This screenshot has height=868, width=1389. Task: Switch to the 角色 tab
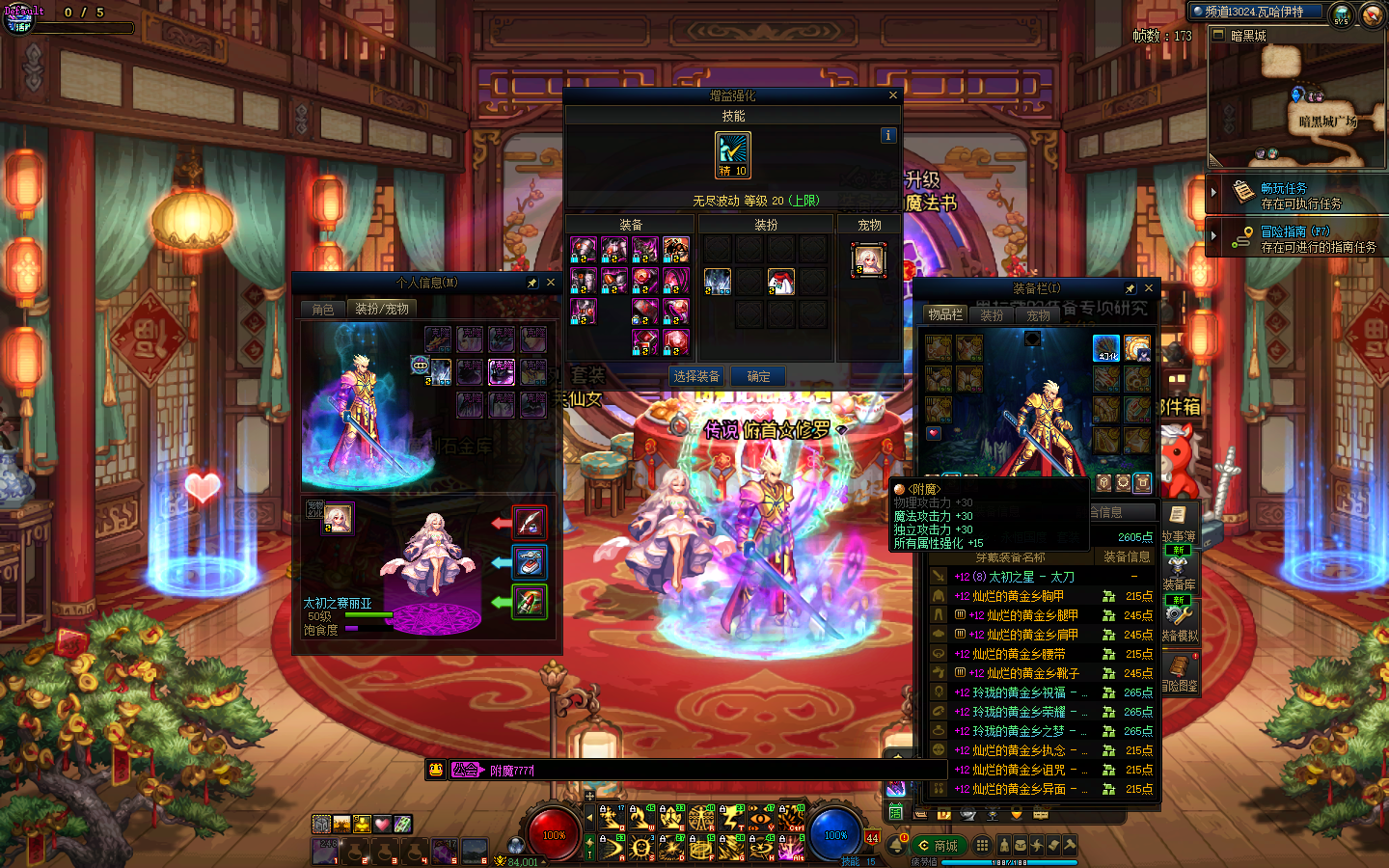pyautogui.click(x=323, y=310)
